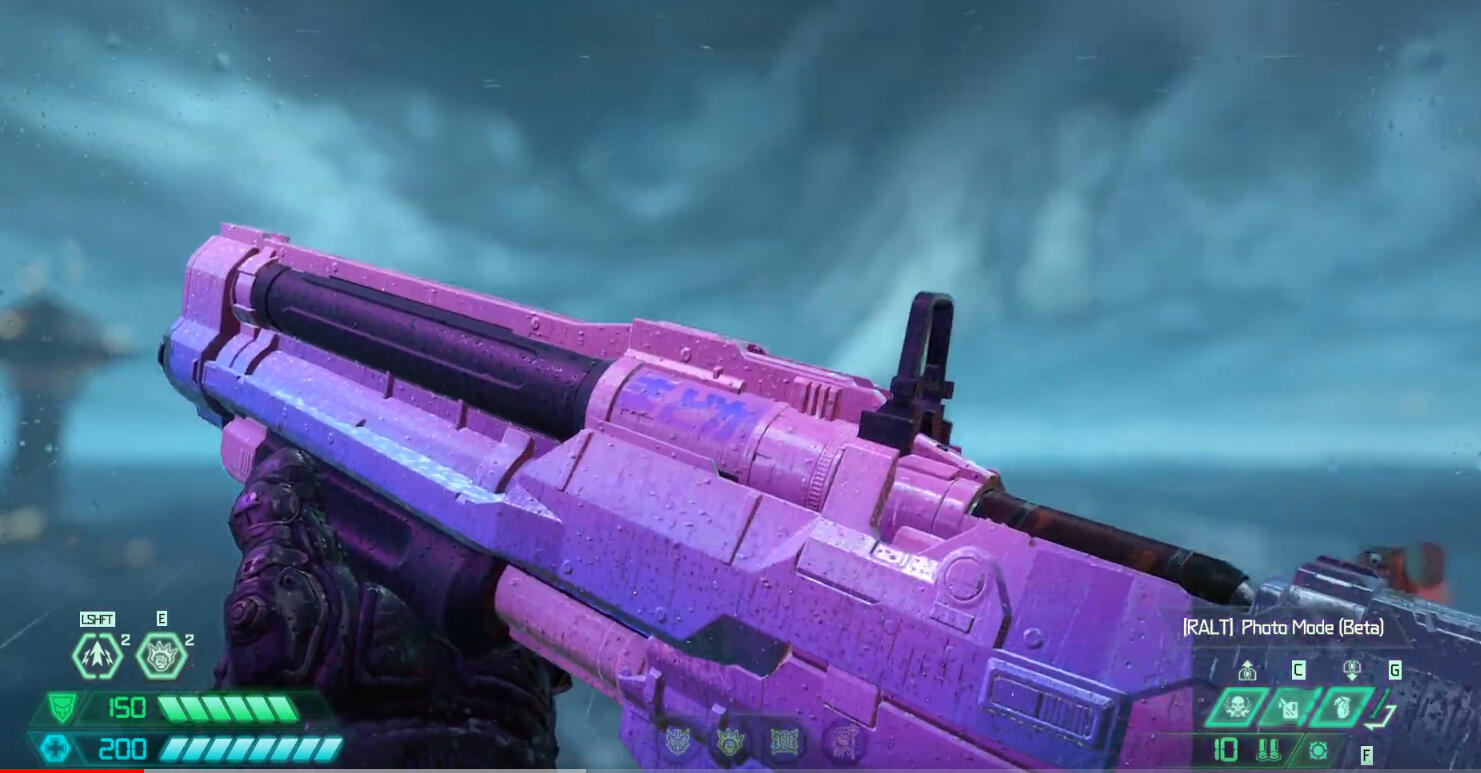Activate the dash ability icon
The width and height of the screenshot is (1481, 773).
click(98, 656)
